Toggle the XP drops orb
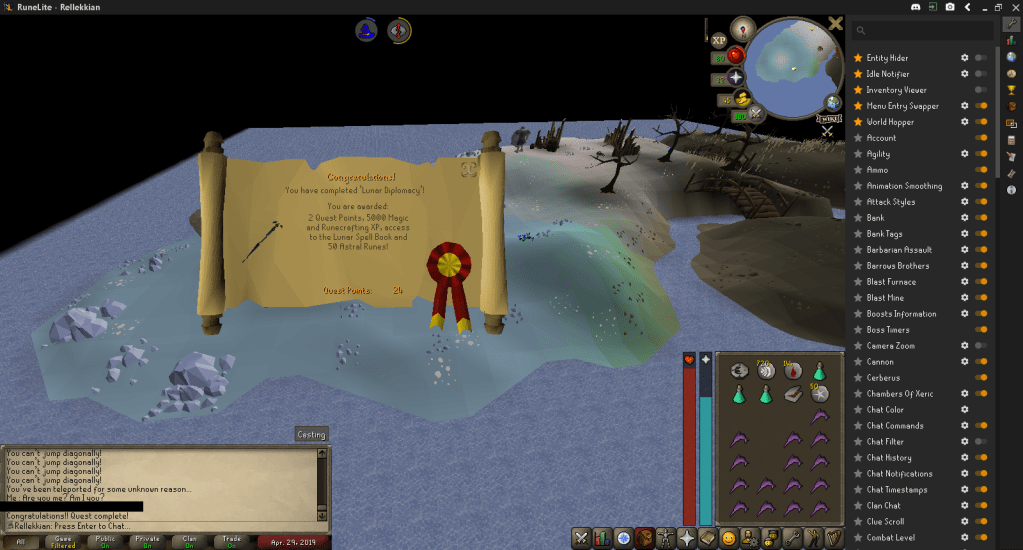 (719, 40)
